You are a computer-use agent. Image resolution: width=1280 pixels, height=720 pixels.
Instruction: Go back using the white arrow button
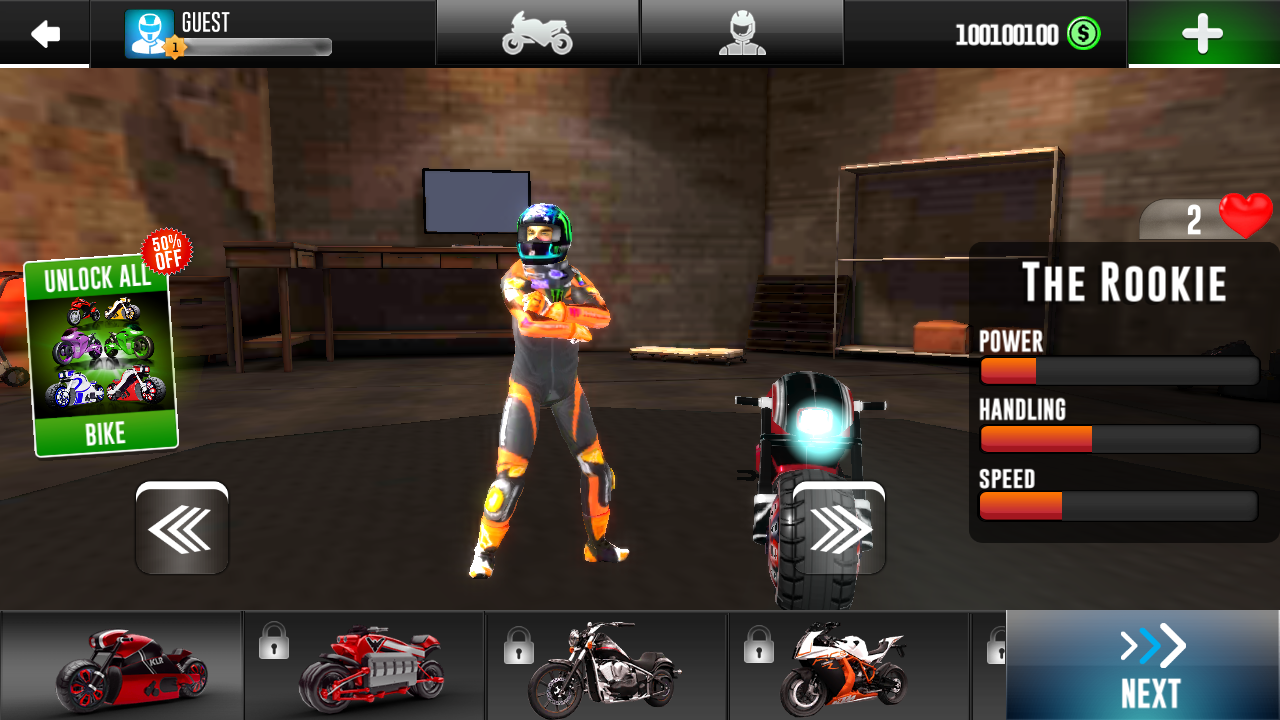(45, 34)
